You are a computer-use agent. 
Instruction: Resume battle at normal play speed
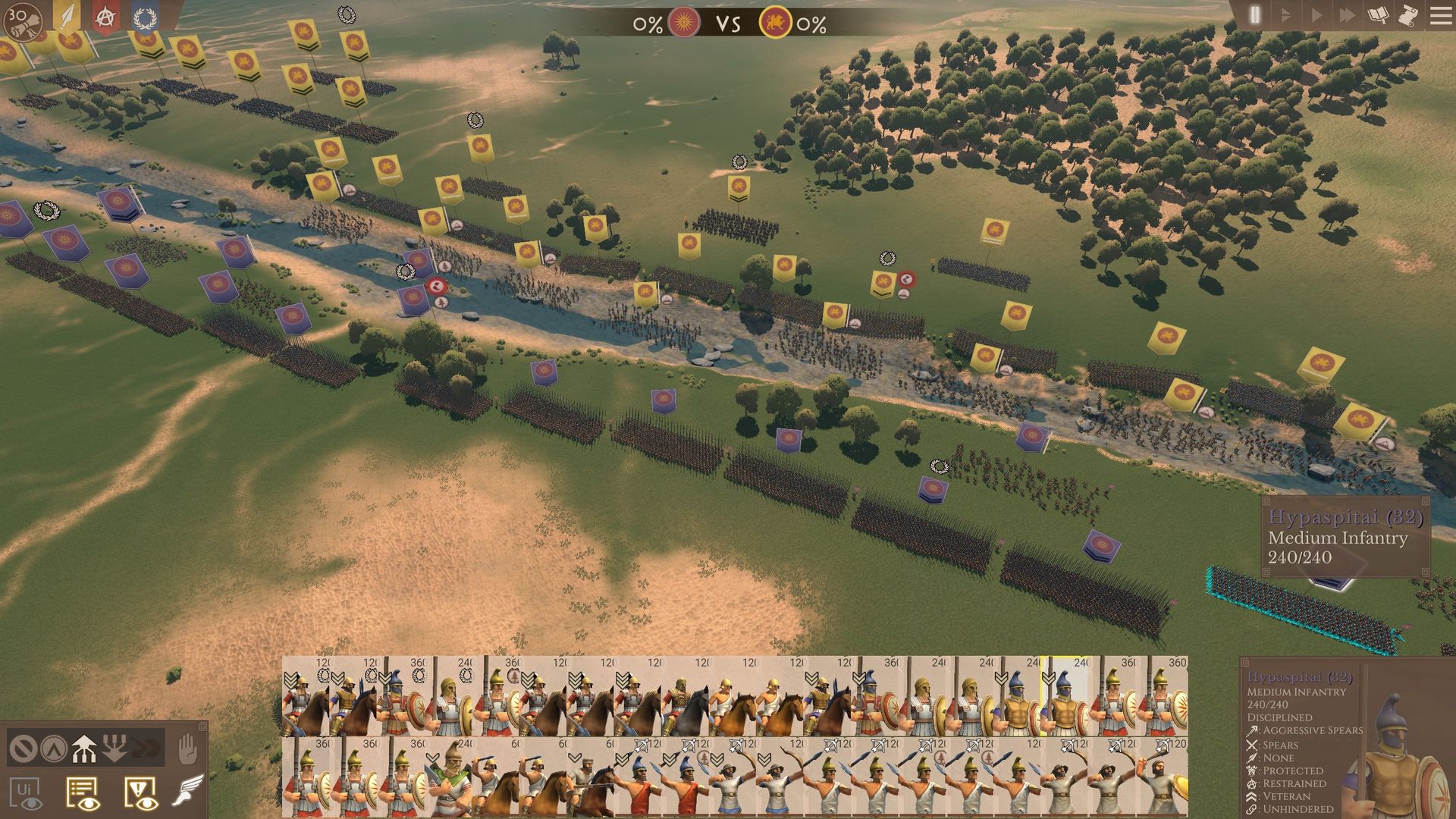tap(1316, 15)
